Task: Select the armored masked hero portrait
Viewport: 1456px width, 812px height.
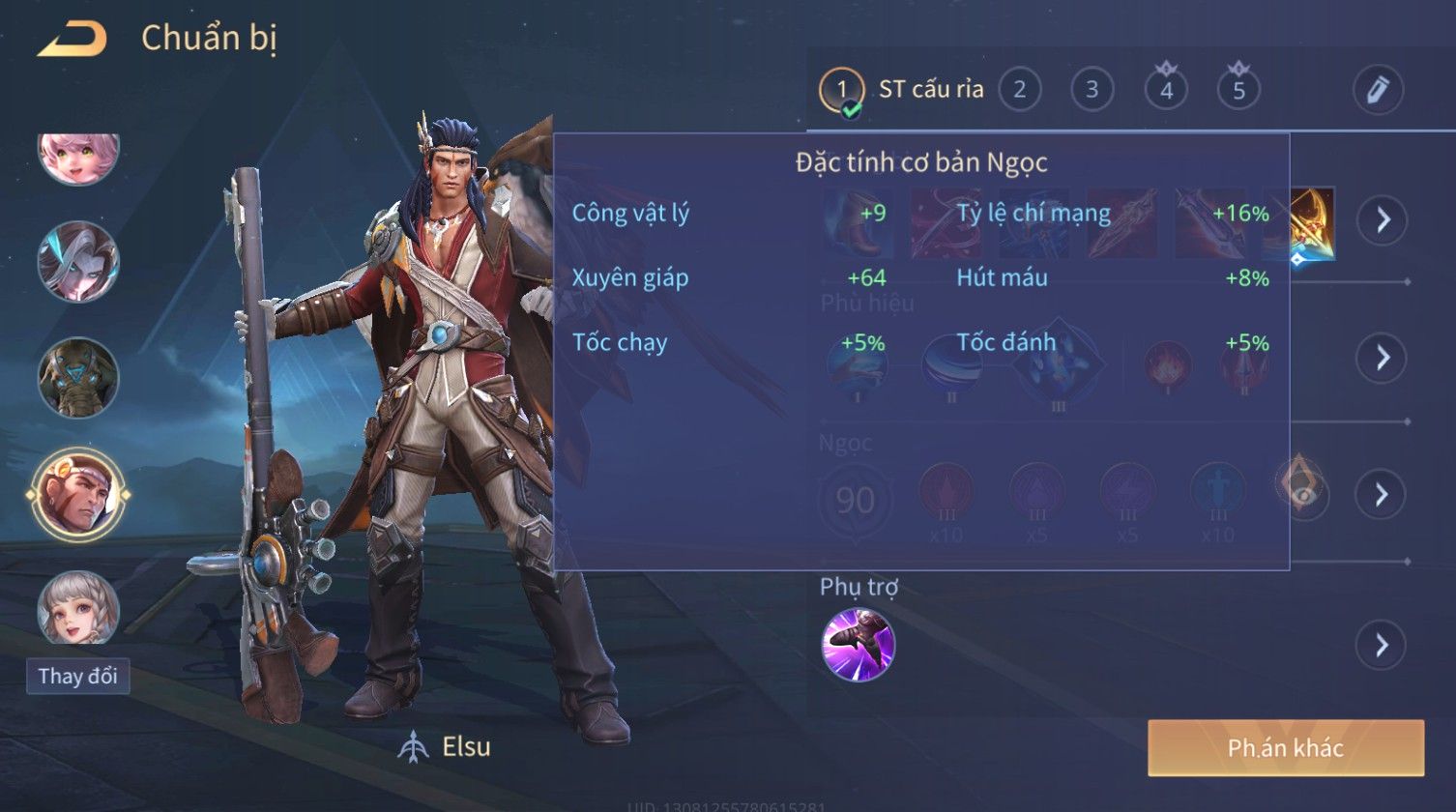Action: [78, 377]
